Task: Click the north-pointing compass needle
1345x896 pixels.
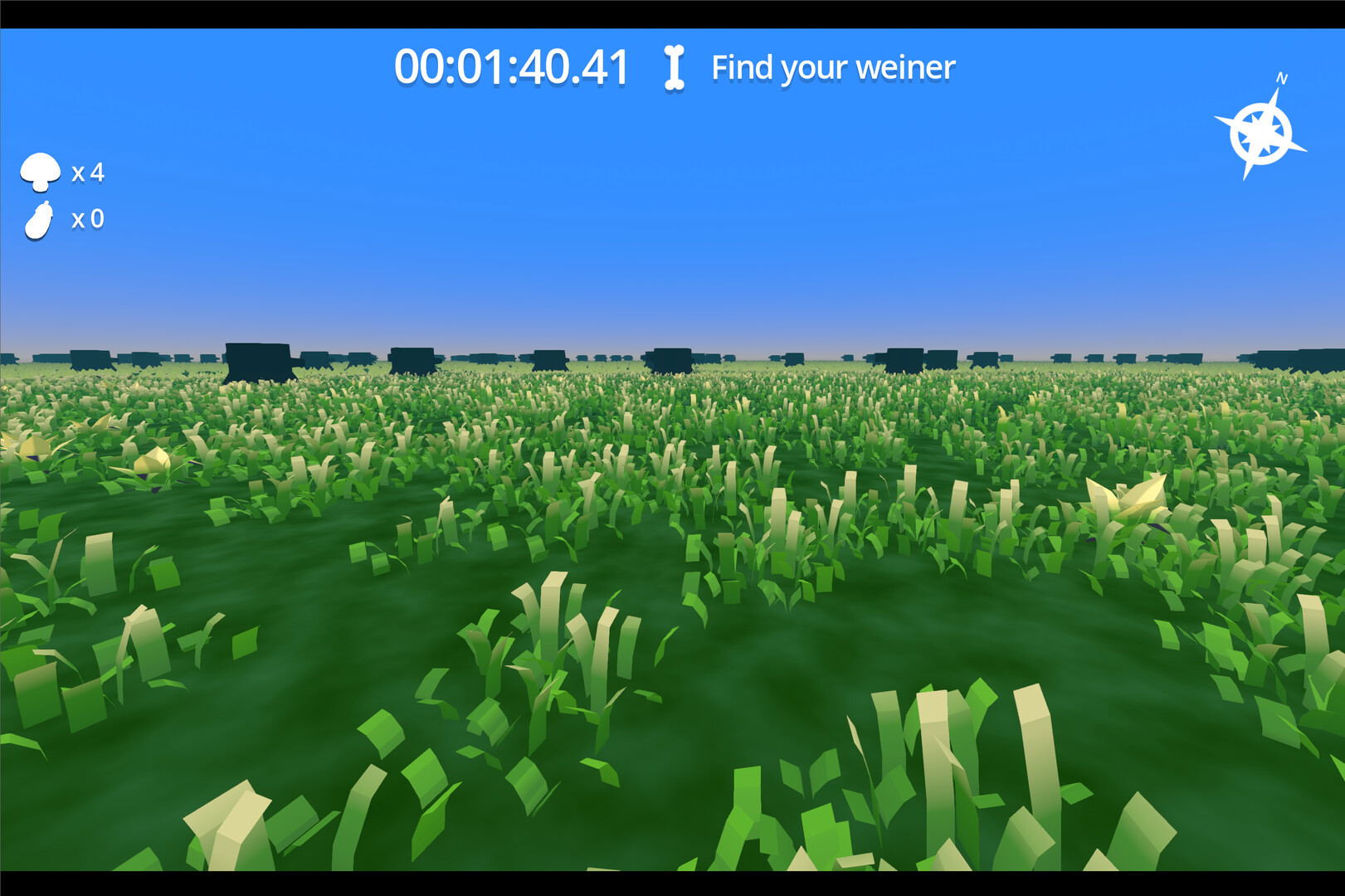Action: click(1275, 98)
